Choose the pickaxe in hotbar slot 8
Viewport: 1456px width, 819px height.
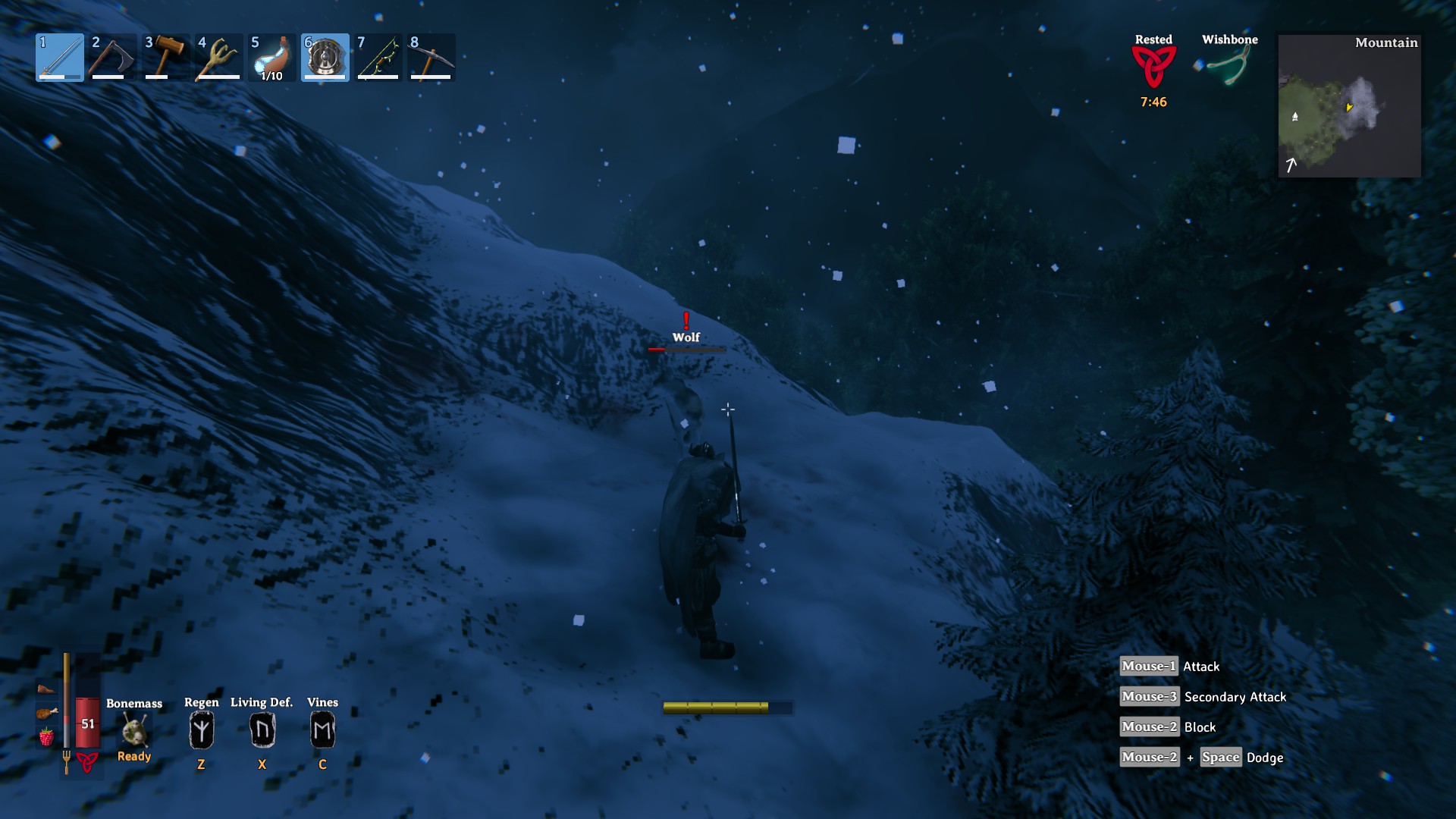pyautogui.click(x=431, y=58)
